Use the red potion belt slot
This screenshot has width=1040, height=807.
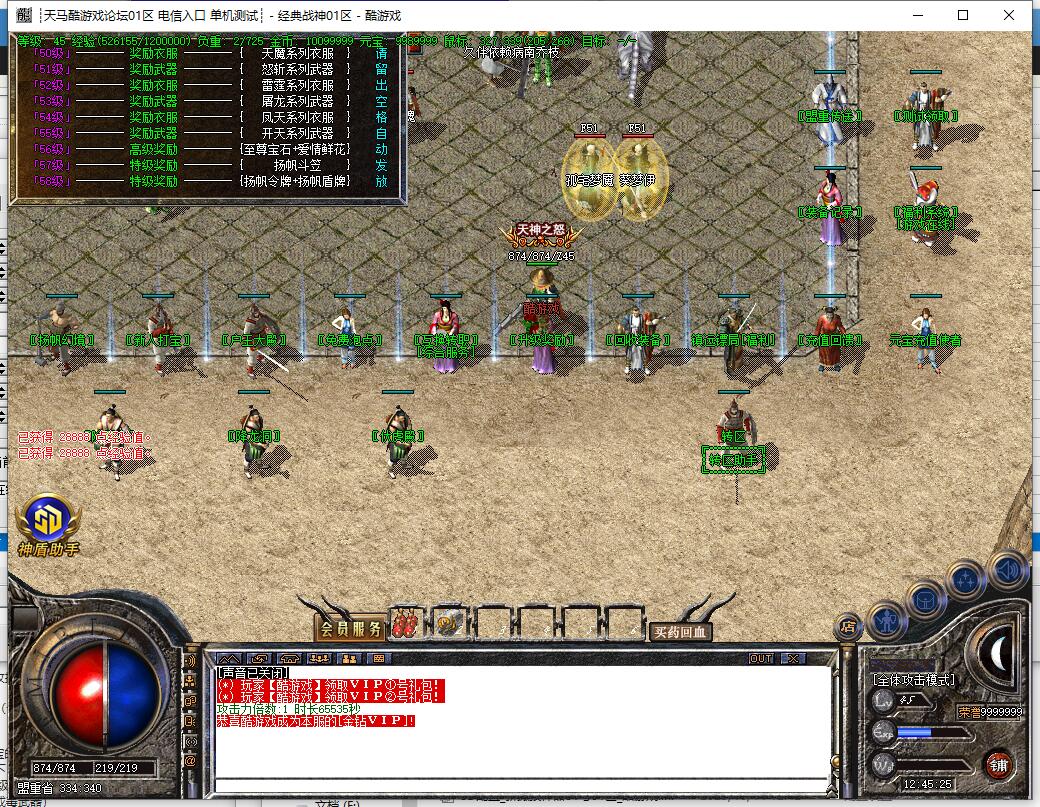tap(406, 624)
